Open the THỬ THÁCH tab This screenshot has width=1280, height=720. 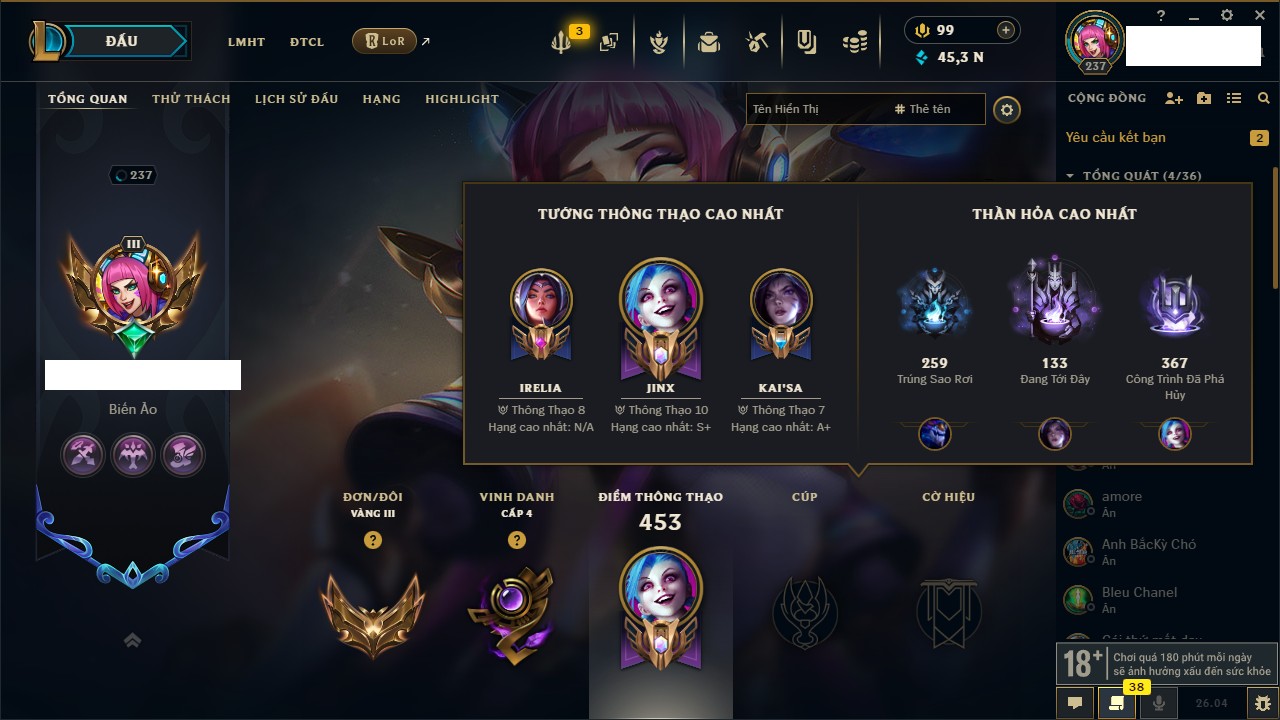[x=191, y=99]
